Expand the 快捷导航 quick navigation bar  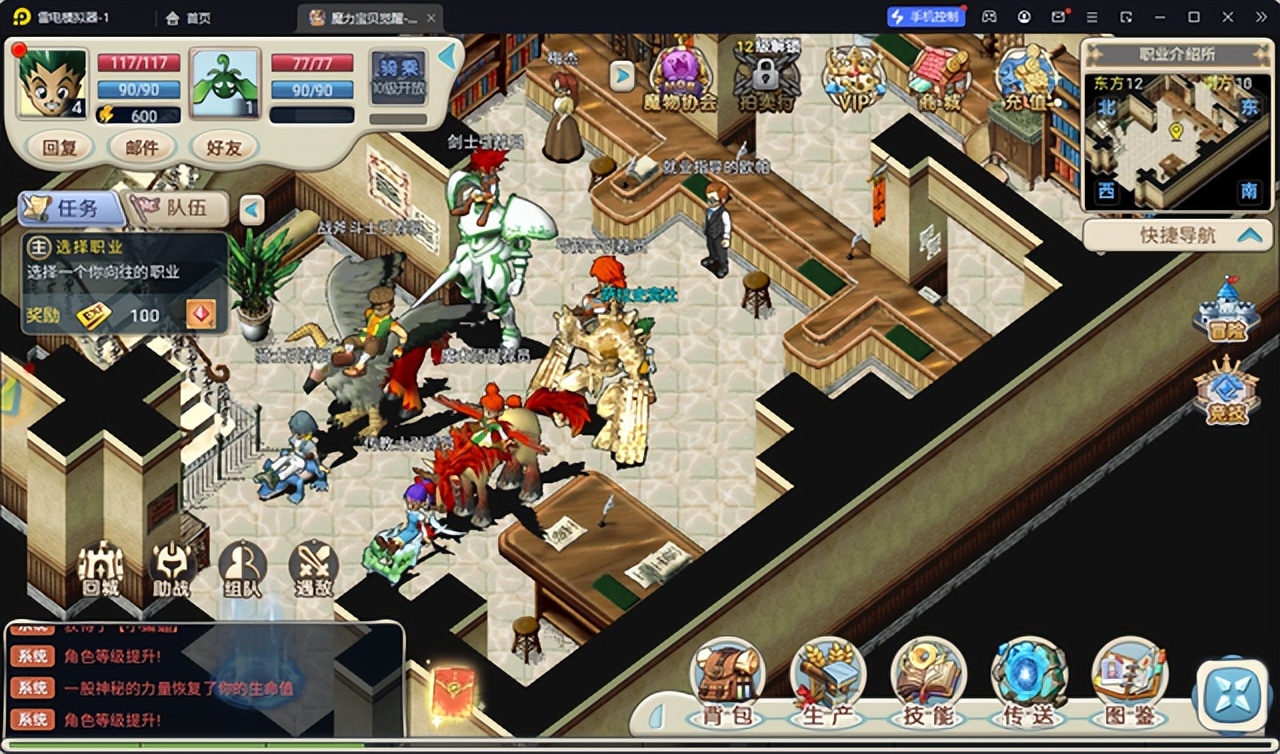point(1177,235)
